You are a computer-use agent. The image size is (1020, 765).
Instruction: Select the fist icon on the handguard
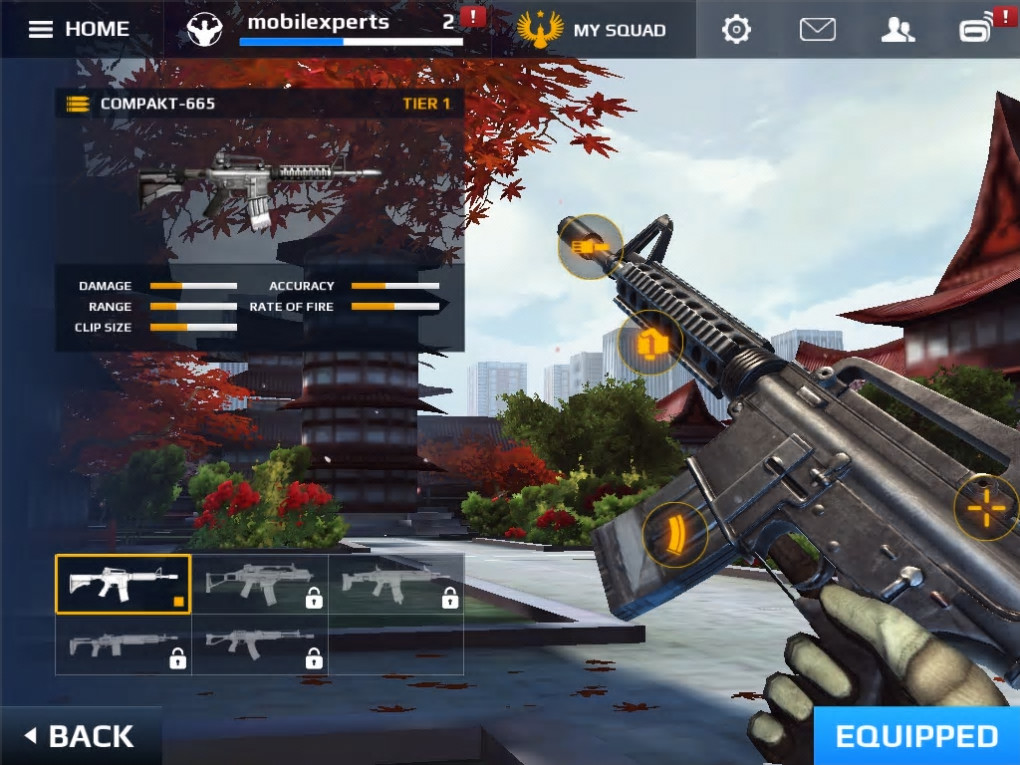[x=651, y=344]
